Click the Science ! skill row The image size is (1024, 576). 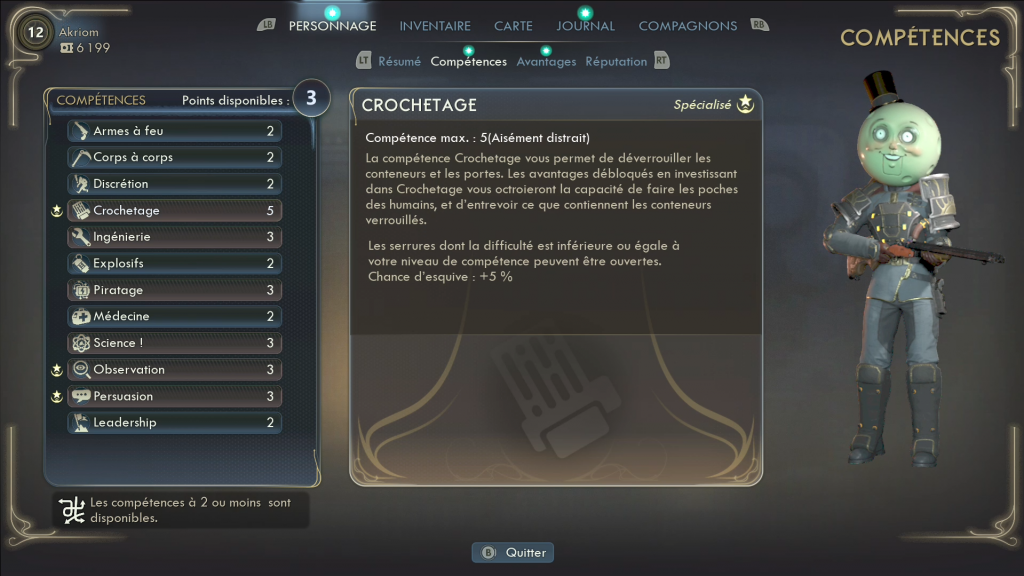coord(174,343)
